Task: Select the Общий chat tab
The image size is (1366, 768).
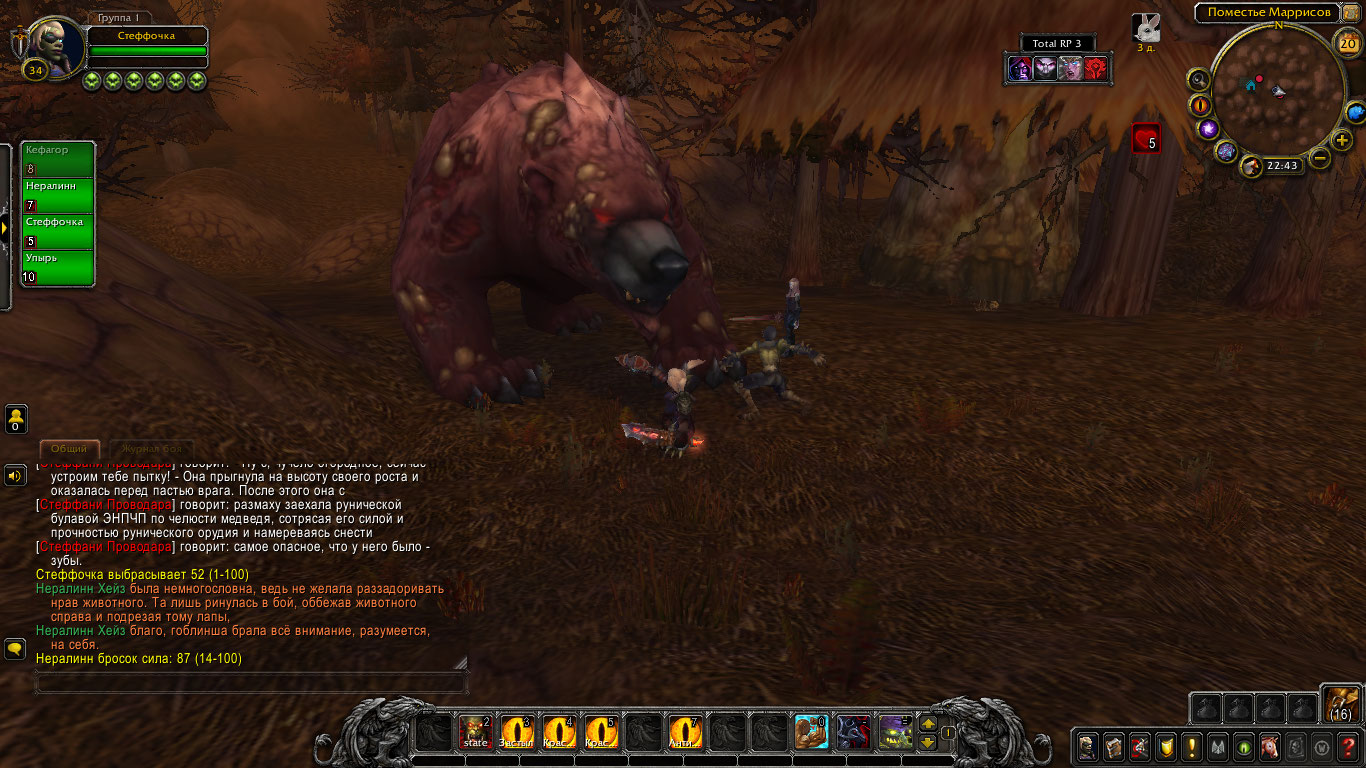Action: (69, 450)
